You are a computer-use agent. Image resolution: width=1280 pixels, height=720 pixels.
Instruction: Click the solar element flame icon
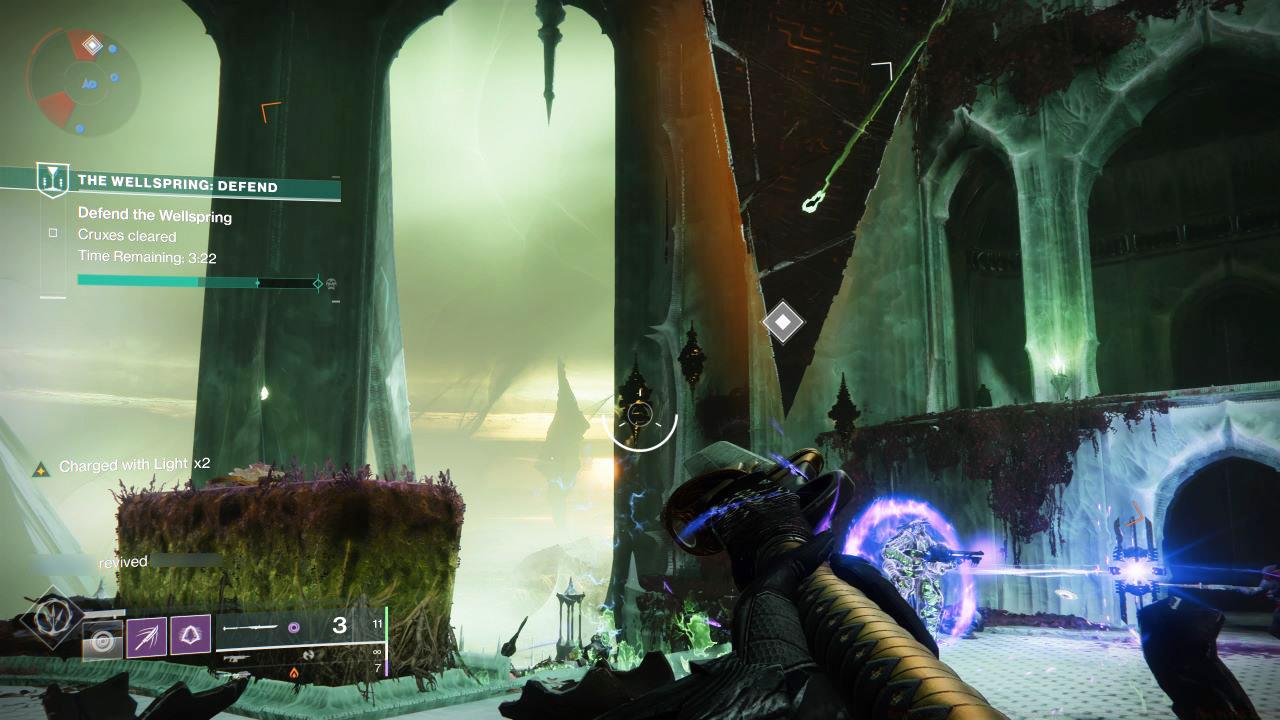point(293,672)
